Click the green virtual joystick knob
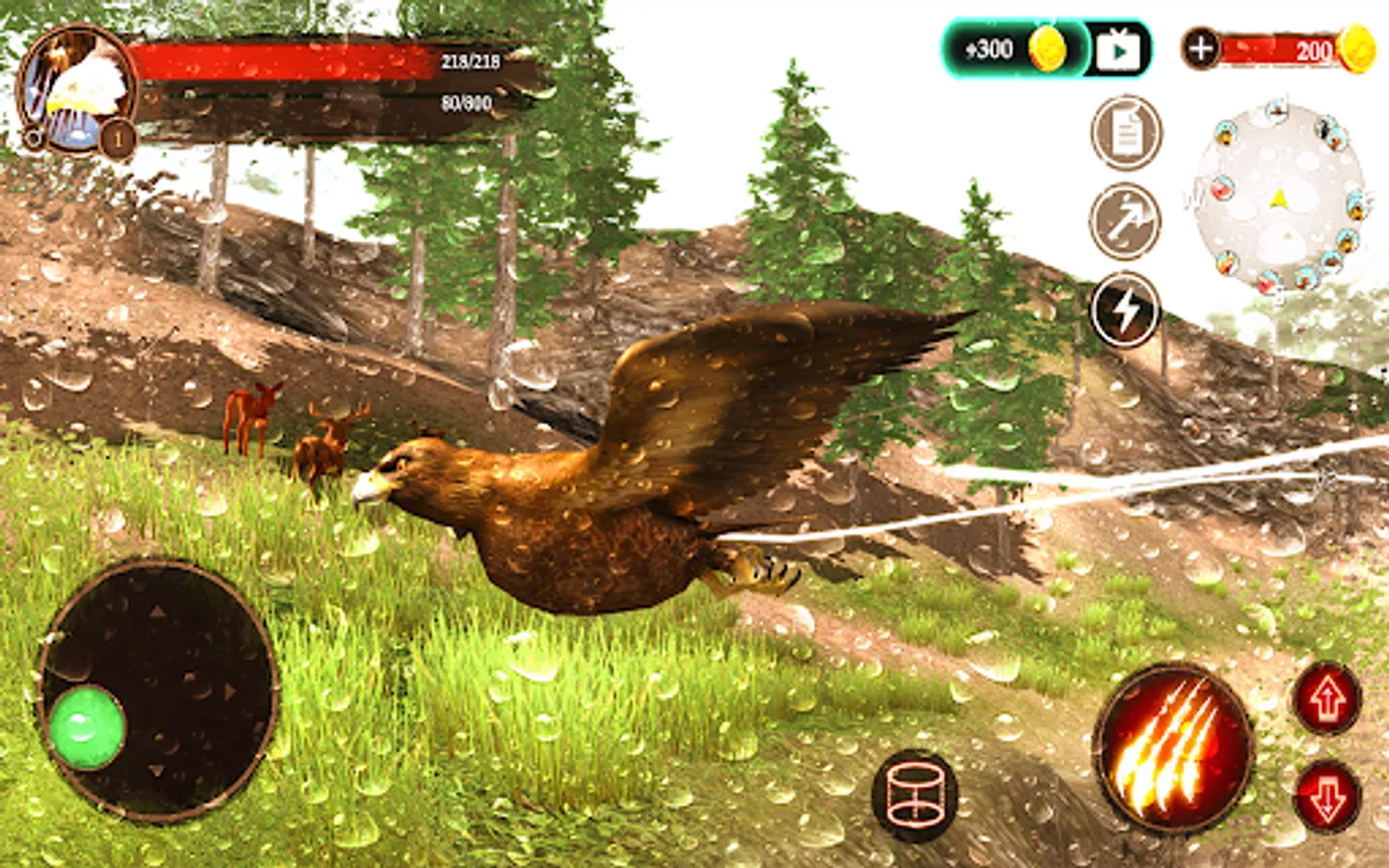 (87, 728)
